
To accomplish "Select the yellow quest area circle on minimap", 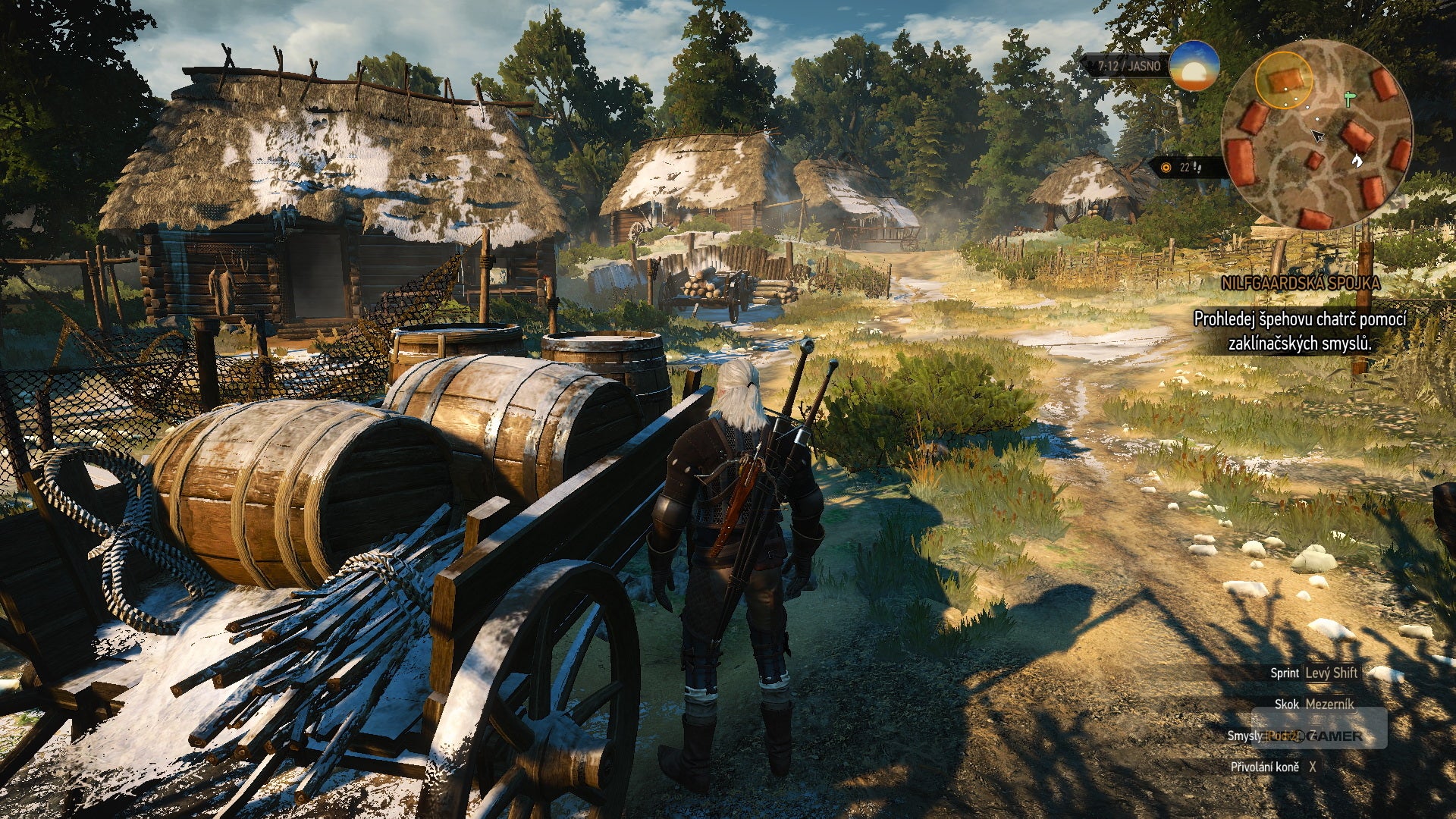I will coord(1283,79).
